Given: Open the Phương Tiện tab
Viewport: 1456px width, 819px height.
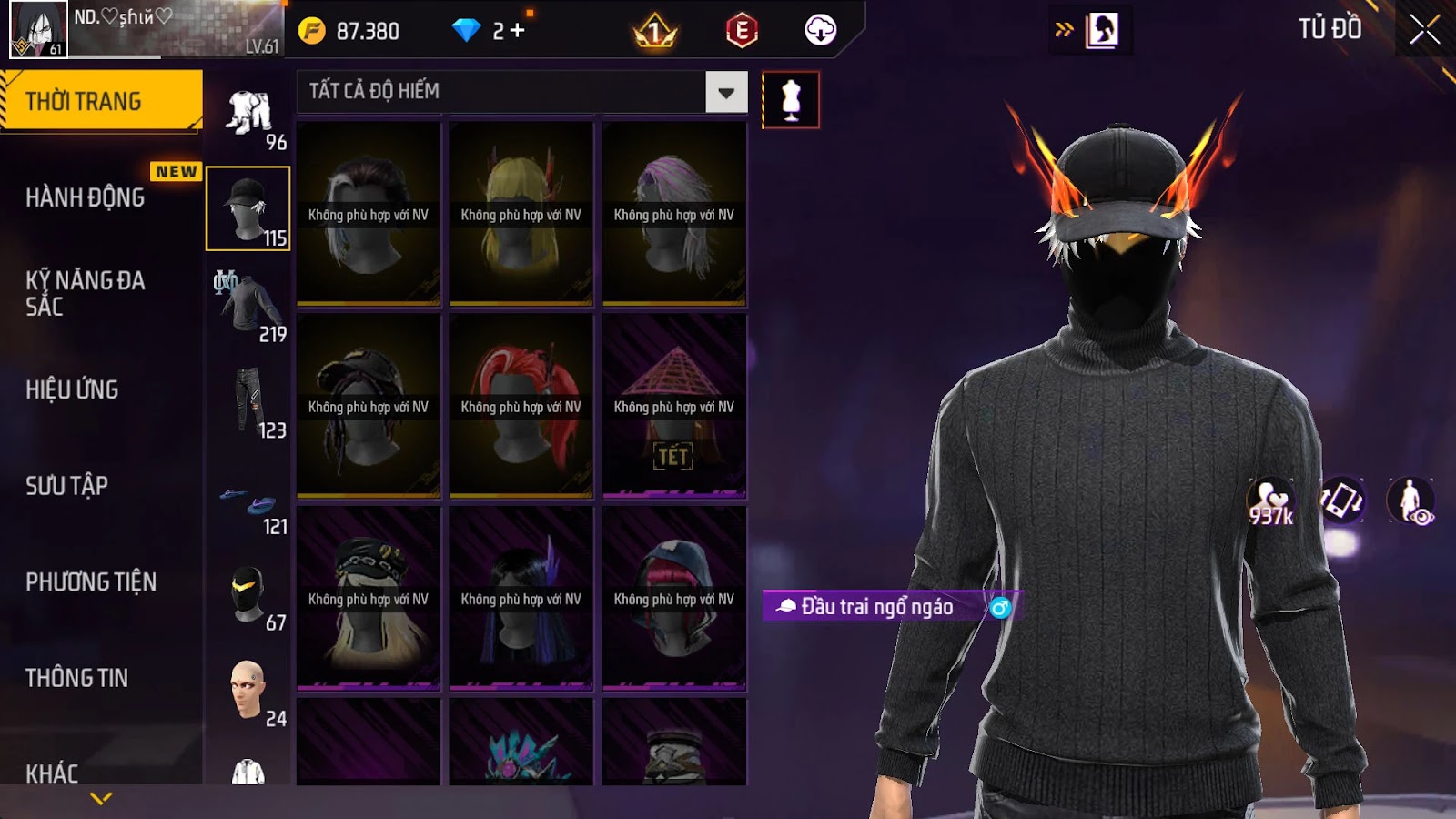Looking at the screenshot, I should (x=91, y=582).
